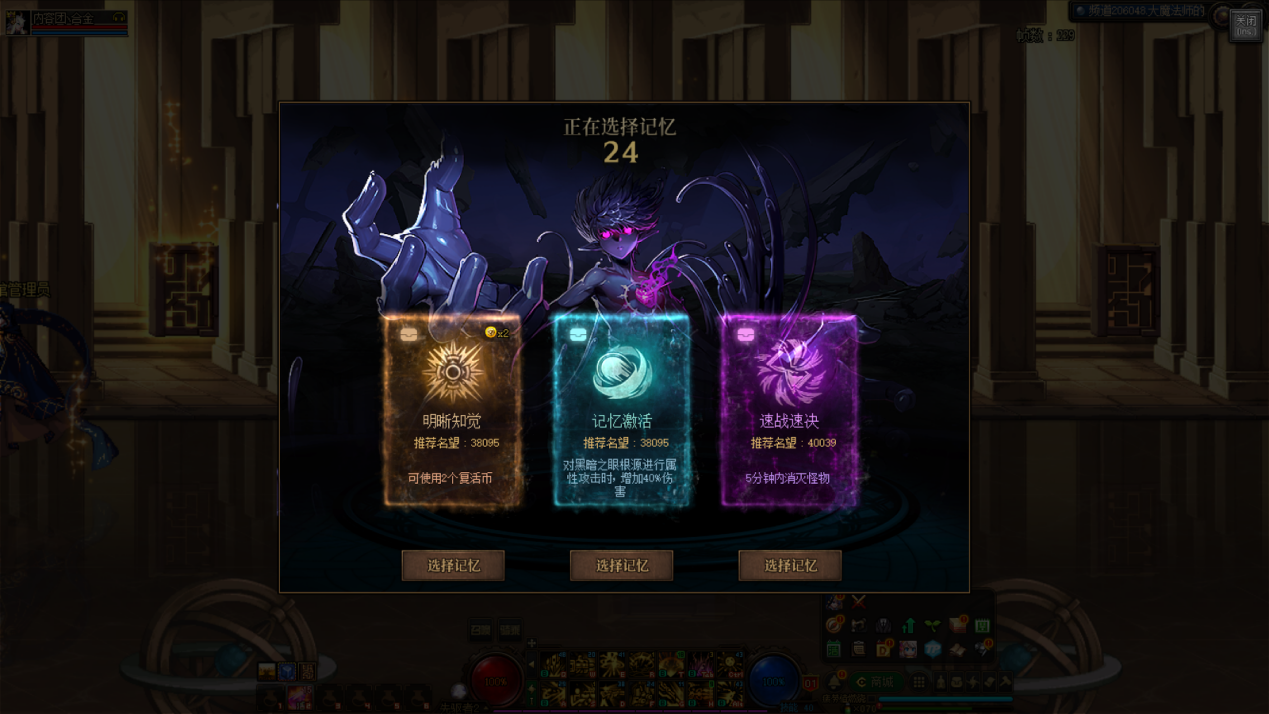Open the notification bell

[836, 682]
